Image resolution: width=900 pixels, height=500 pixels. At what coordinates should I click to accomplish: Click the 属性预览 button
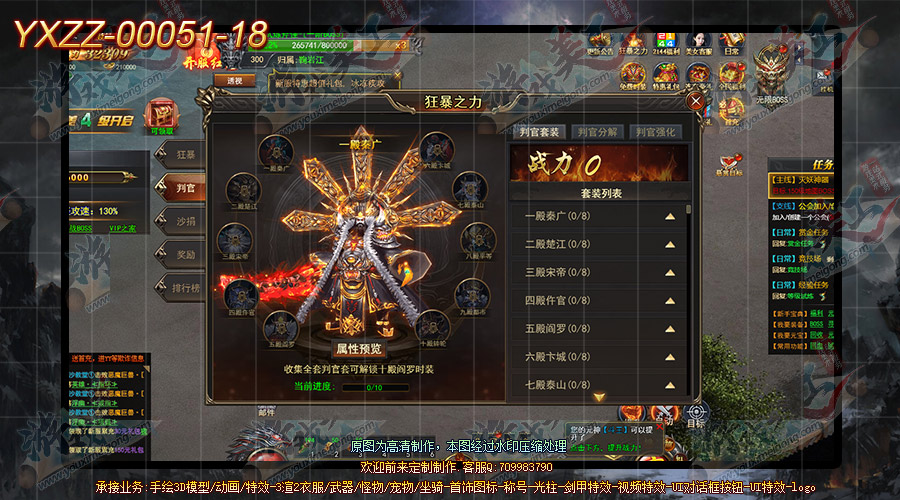358,349
